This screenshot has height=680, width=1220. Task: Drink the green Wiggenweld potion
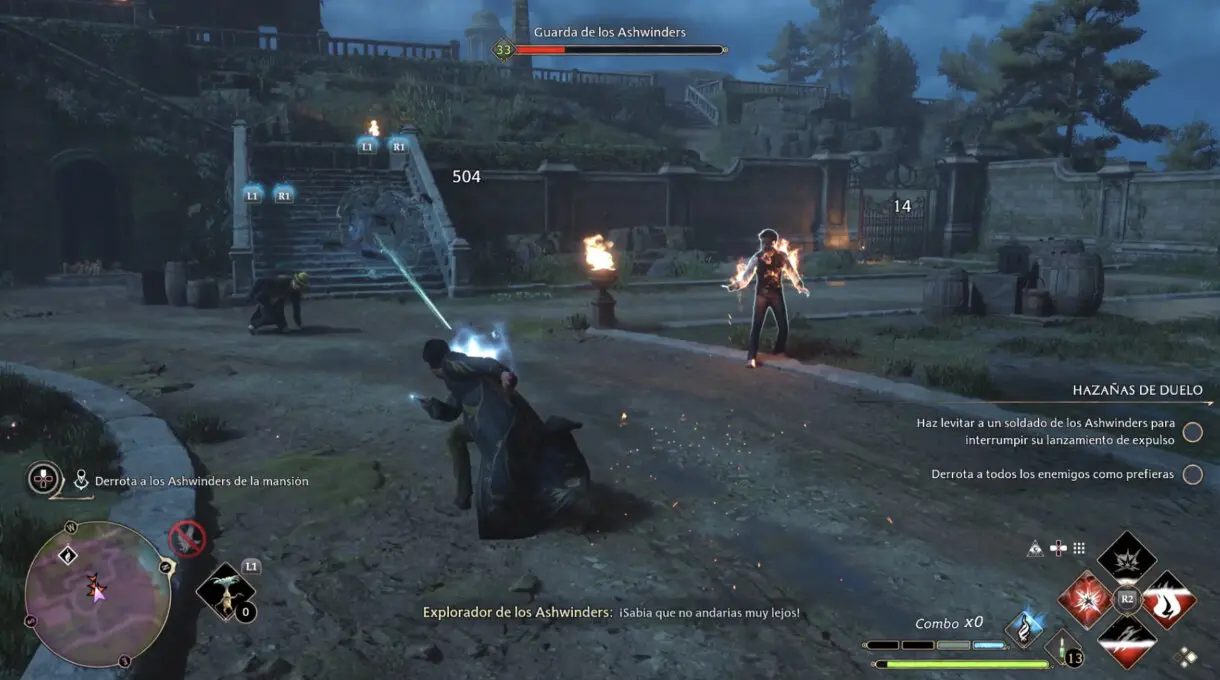point(1063,647)
